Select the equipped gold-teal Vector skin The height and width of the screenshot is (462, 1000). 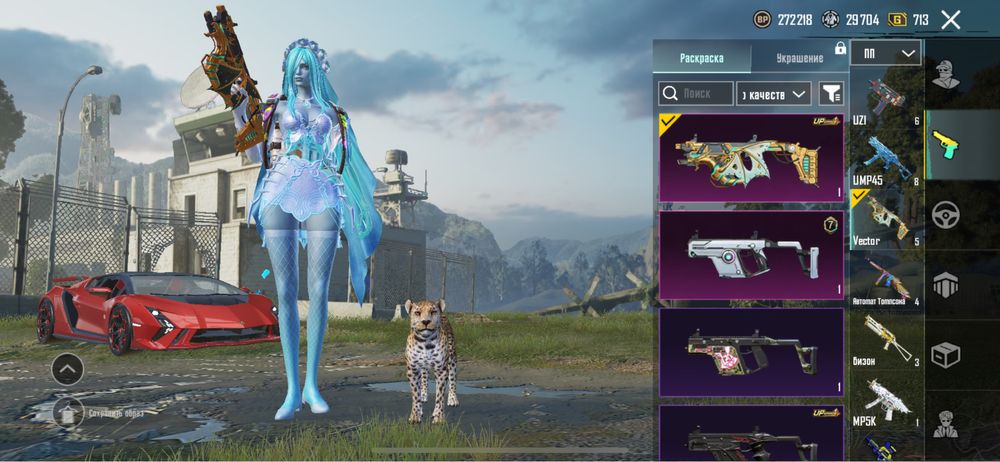(751, 158)
